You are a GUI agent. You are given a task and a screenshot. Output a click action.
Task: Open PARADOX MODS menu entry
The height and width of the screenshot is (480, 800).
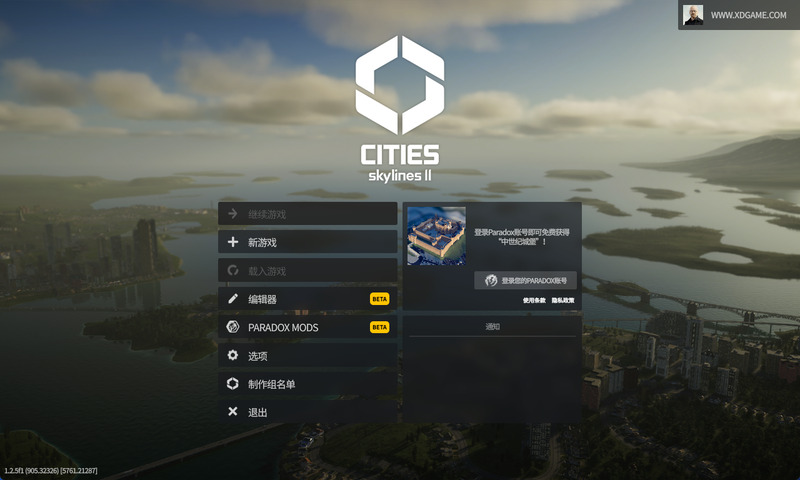(x=307, y=327)
